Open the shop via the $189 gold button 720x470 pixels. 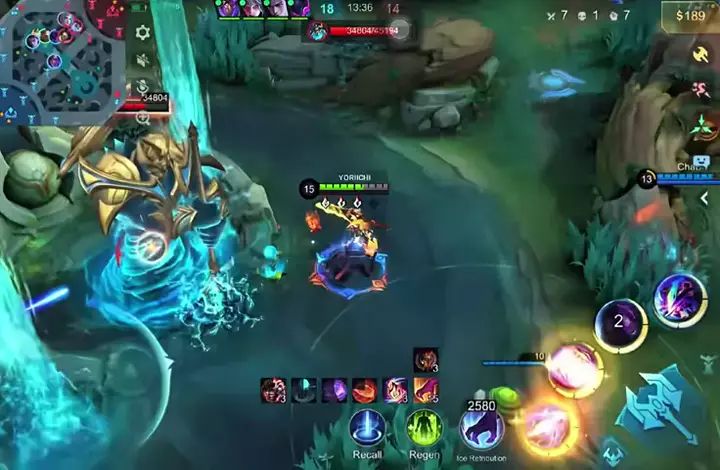pyautogui.click(x=689, y=15)
